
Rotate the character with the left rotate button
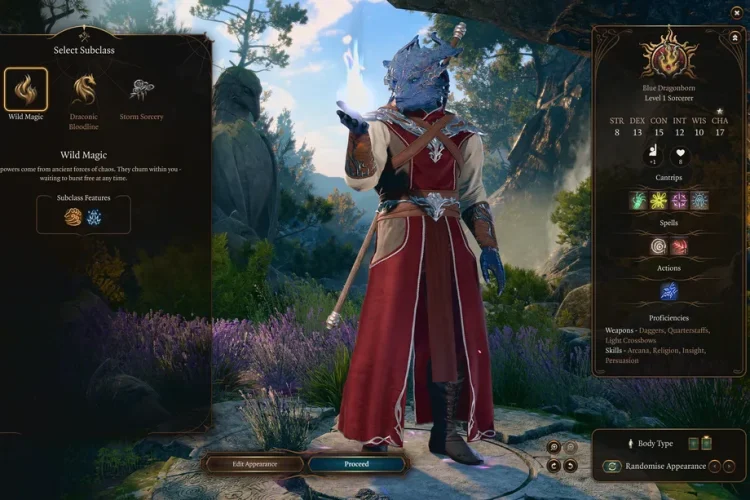(x=553, y=465)
